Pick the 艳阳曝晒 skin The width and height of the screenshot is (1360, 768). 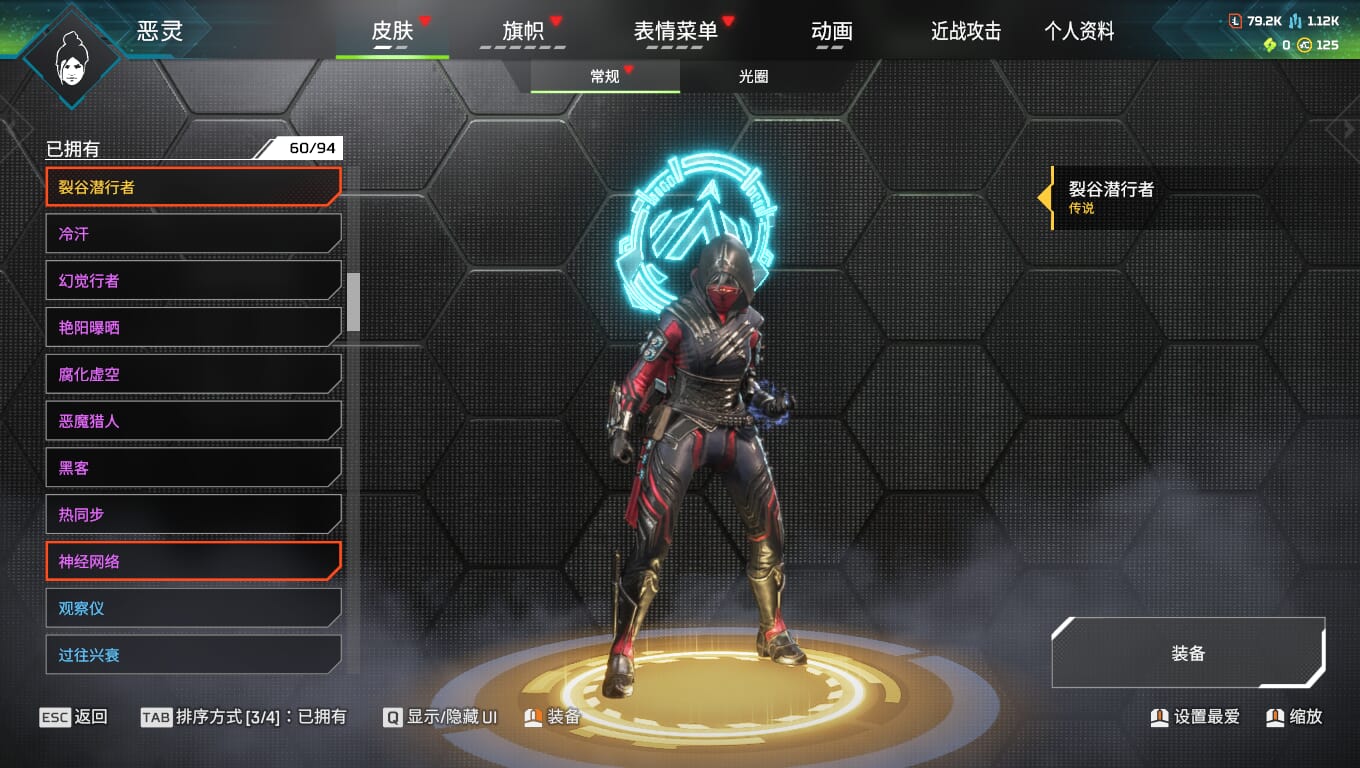(x=193, y=327)
